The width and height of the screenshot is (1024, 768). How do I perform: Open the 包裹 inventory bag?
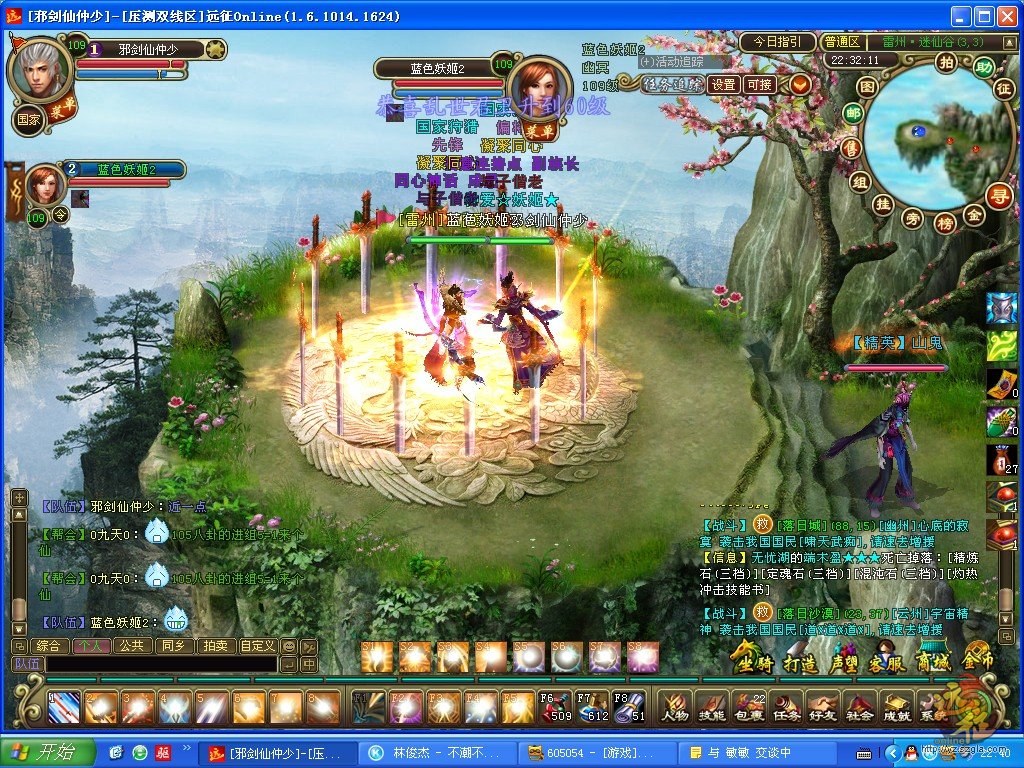[x=749, y=707]
